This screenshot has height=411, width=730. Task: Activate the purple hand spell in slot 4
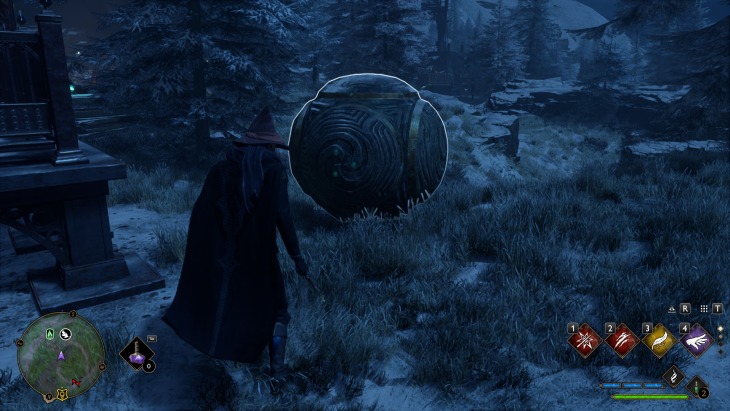click(695, 340)
